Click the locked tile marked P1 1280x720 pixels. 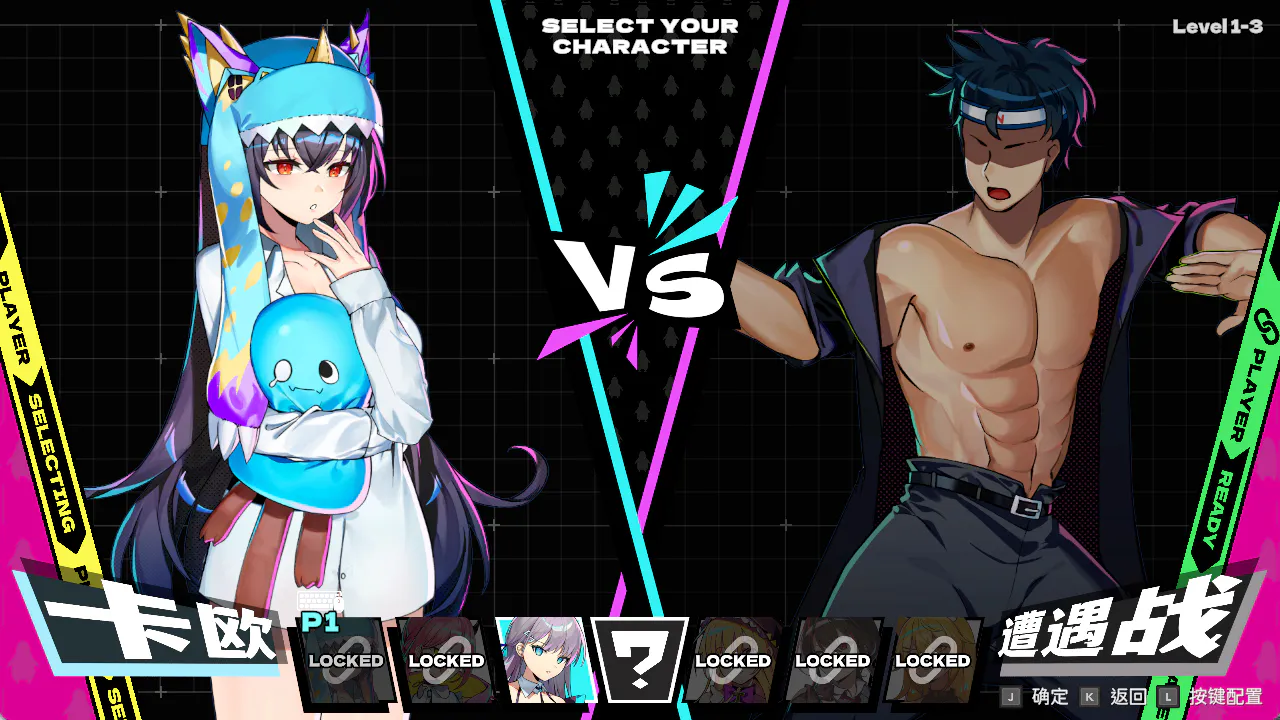pos(344,659)
